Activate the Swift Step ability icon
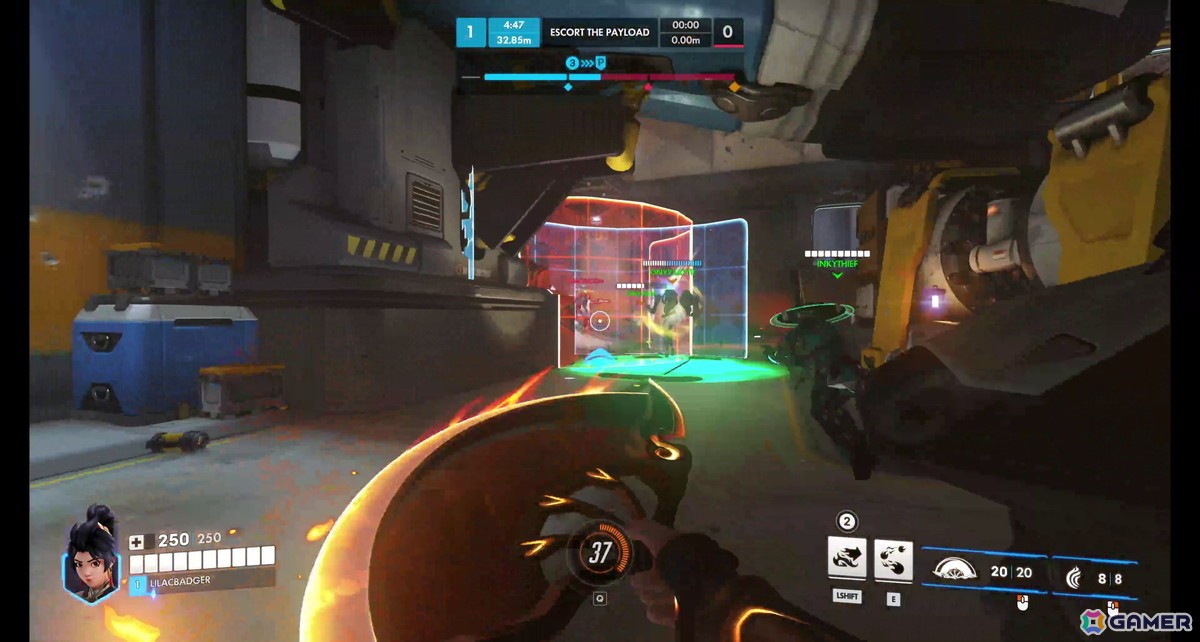 847,559
